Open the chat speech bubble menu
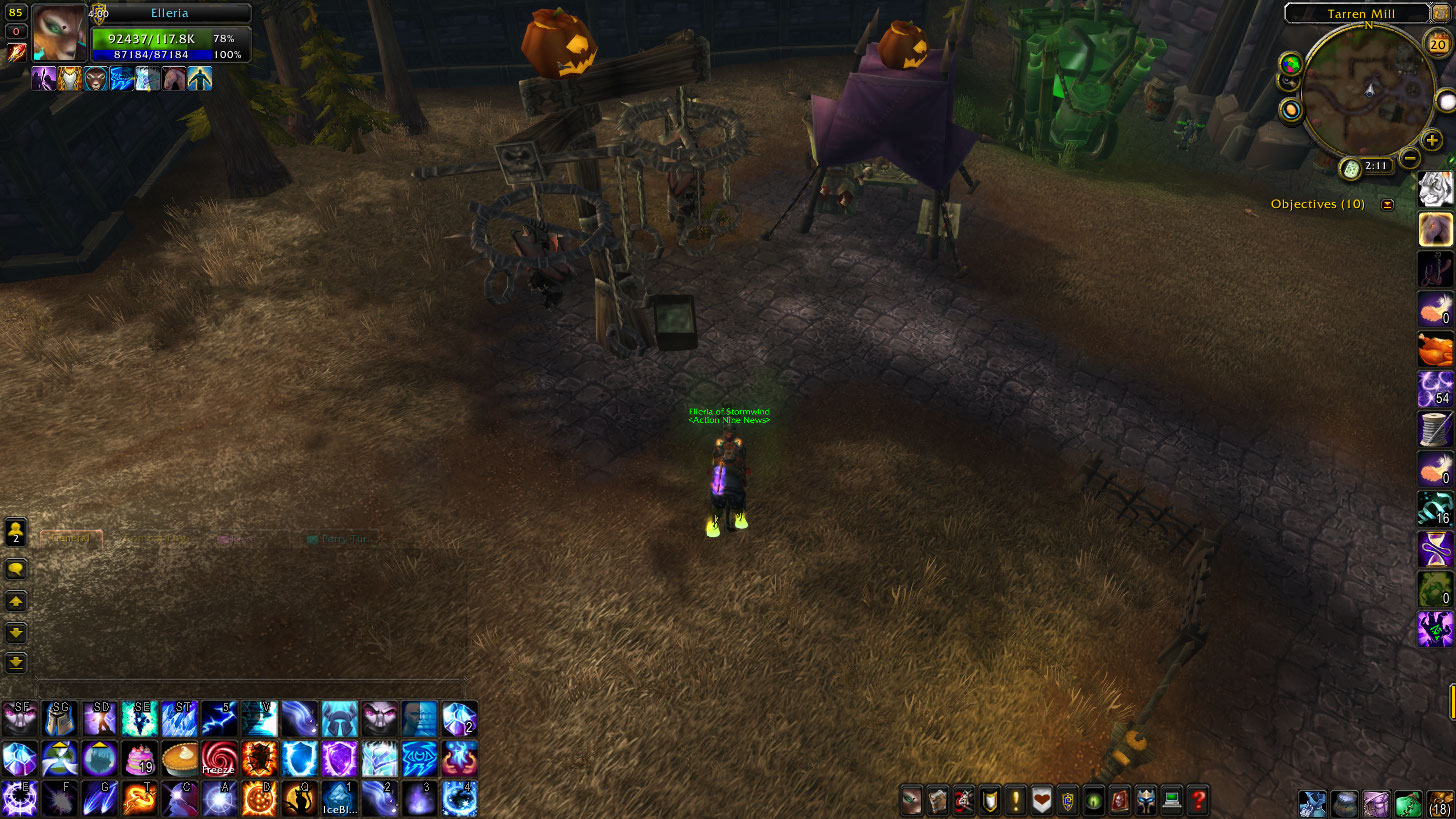Screen dimensions: 1456x819 (17, 569)
